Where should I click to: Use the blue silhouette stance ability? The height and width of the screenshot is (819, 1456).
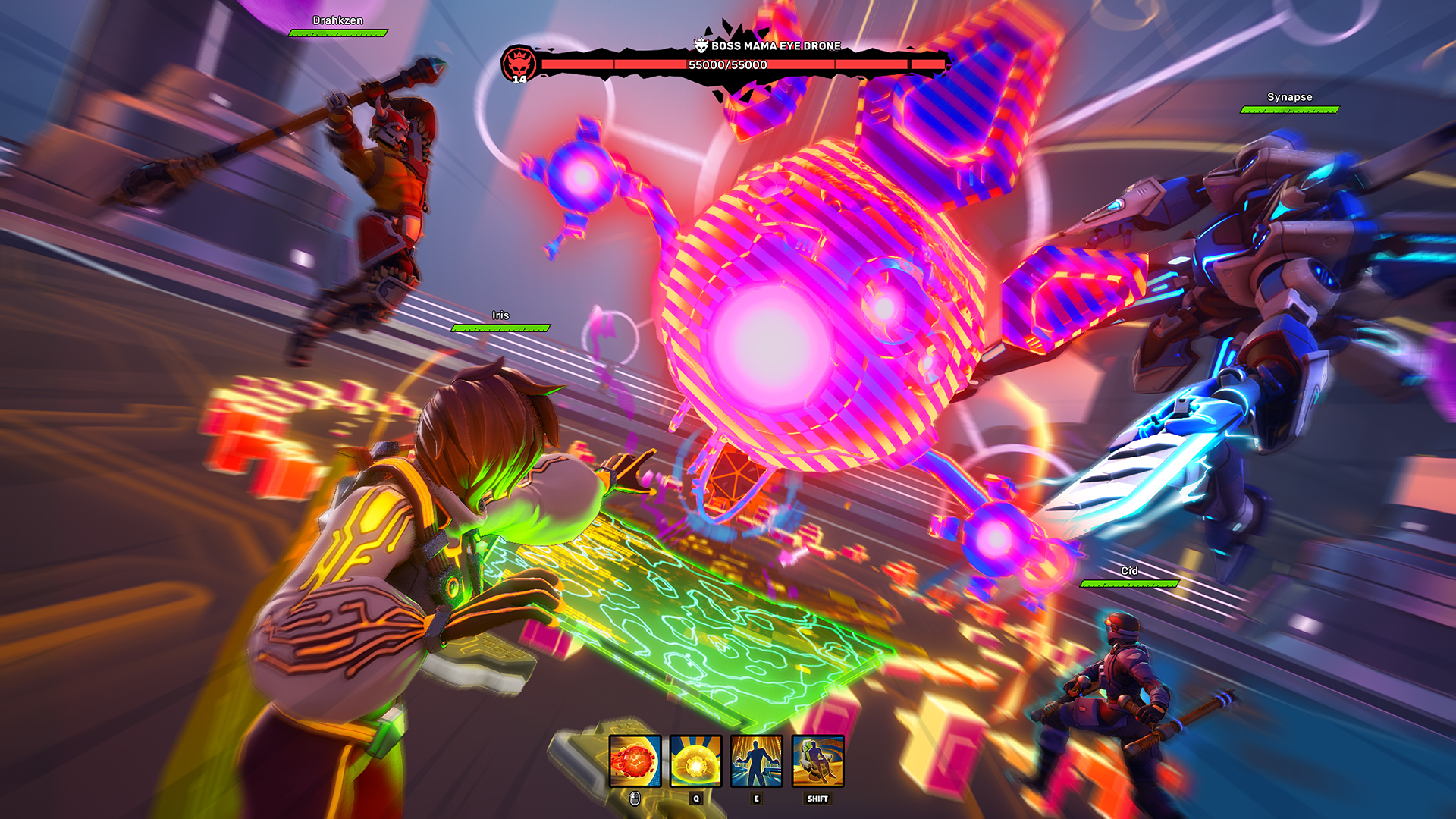point(756,761)
